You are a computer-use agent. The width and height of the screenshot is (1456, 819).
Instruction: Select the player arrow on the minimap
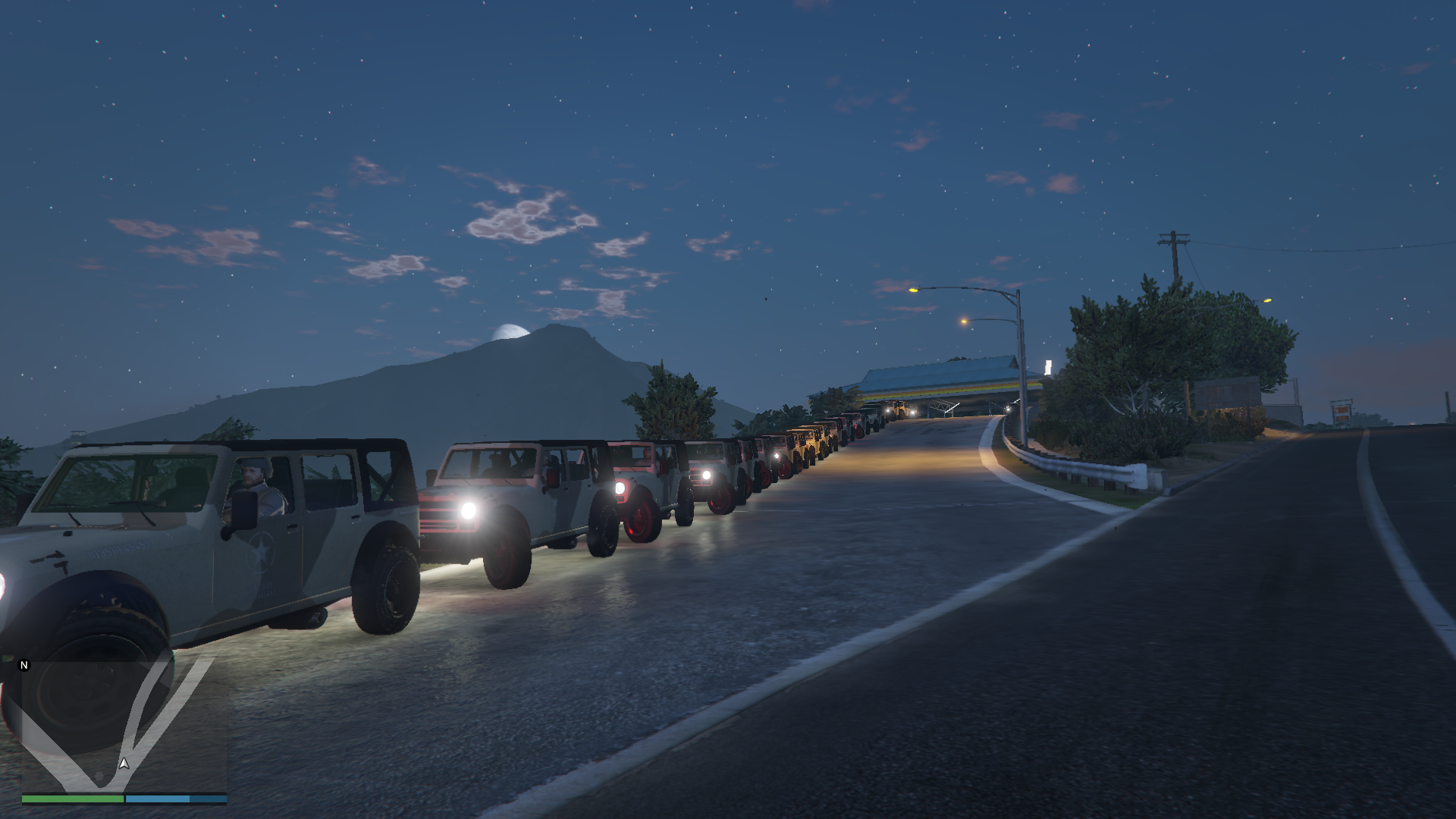coord(124,764)
